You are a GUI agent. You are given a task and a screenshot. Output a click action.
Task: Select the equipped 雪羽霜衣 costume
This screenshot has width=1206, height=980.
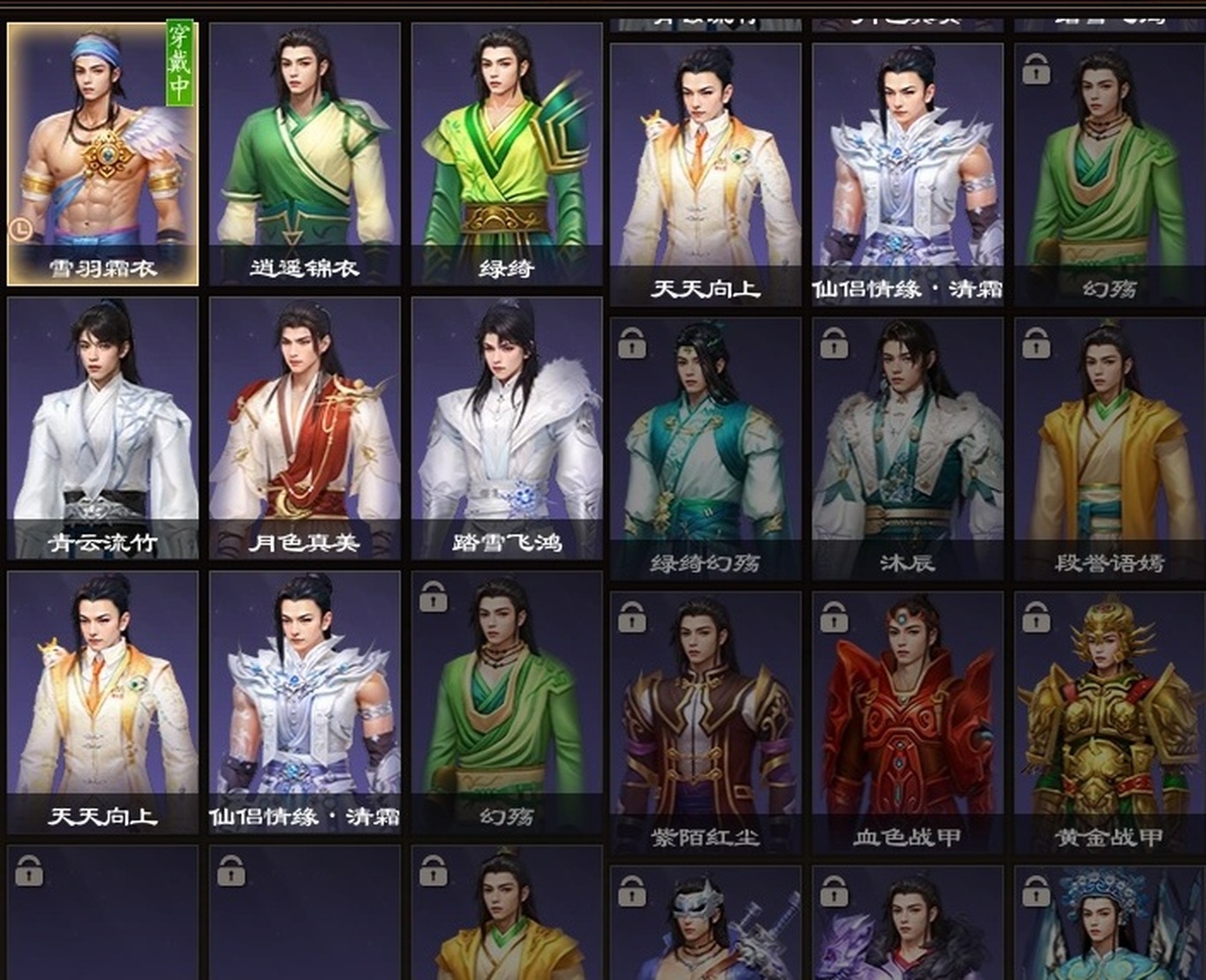click(x=102, y=155)
